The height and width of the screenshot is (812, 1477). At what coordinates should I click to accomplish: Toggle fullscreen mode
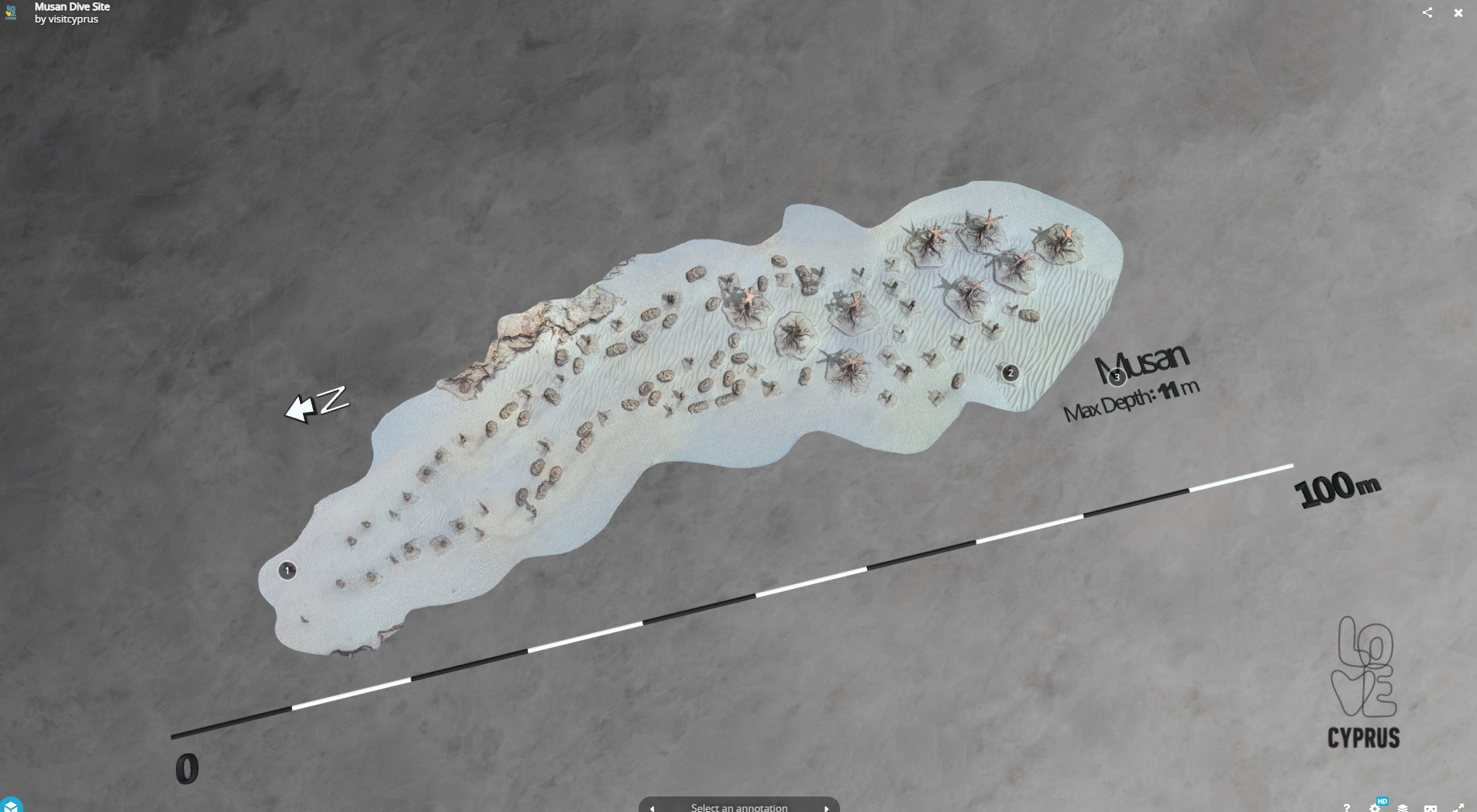coord(1458,807)
